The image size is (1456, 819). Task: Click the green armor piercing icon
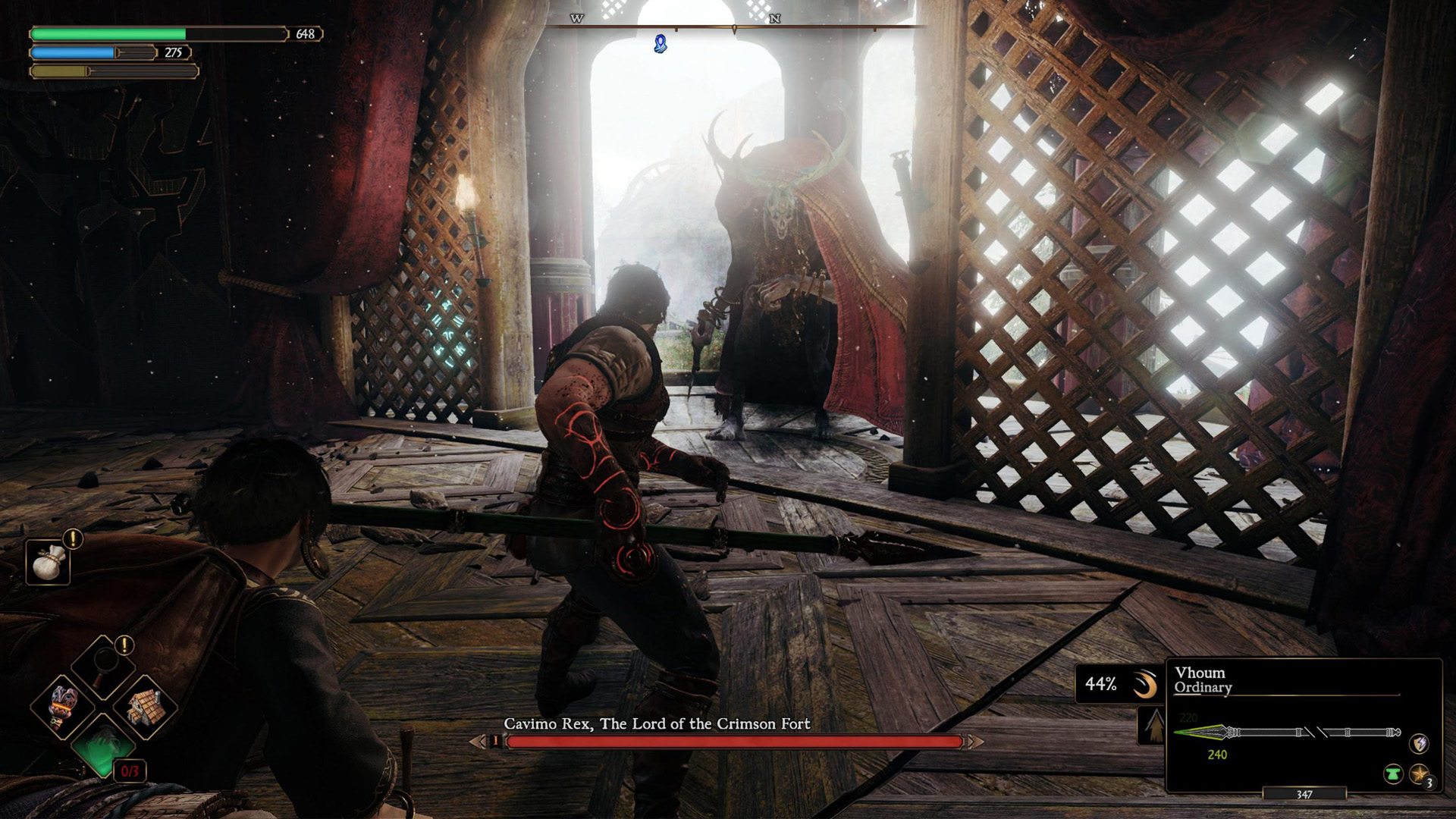(x=1393, y=775)
